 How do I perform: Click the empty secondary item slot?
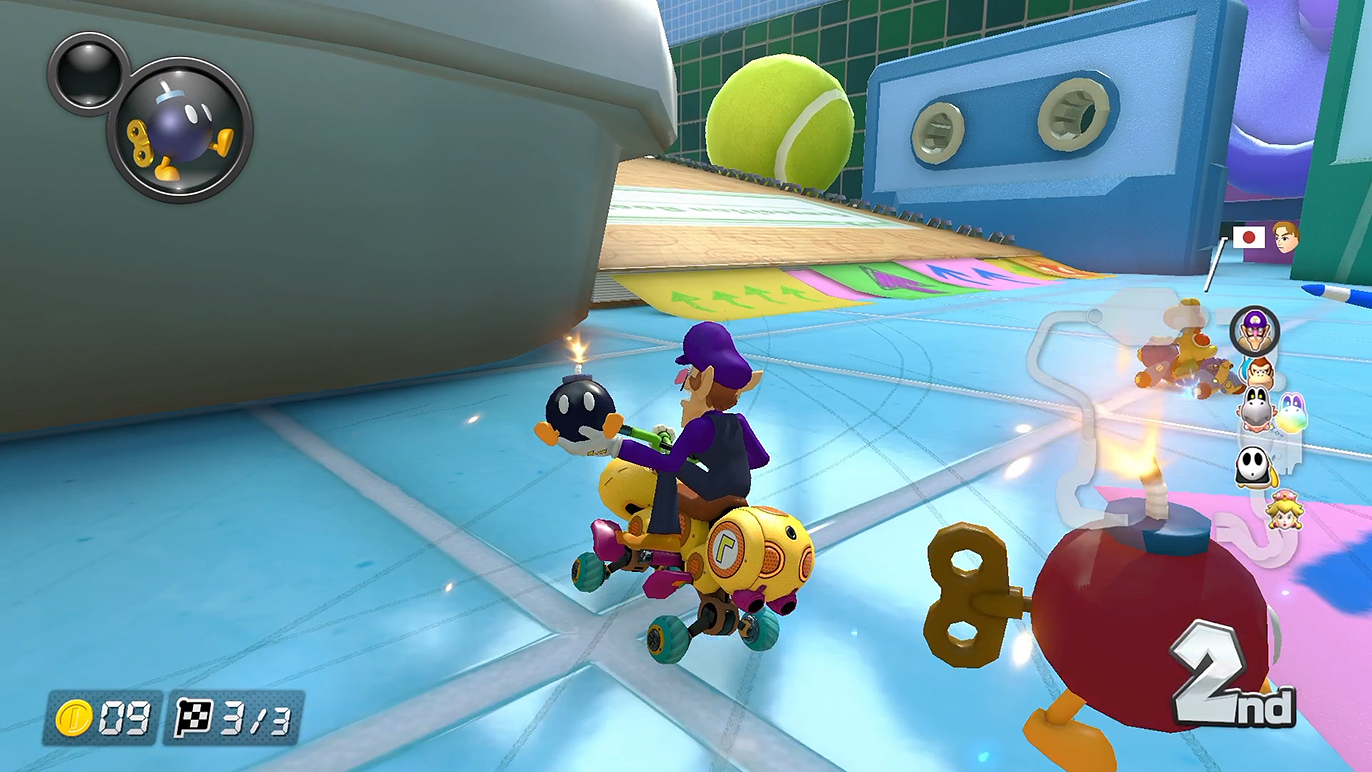[x=88, y=72]
